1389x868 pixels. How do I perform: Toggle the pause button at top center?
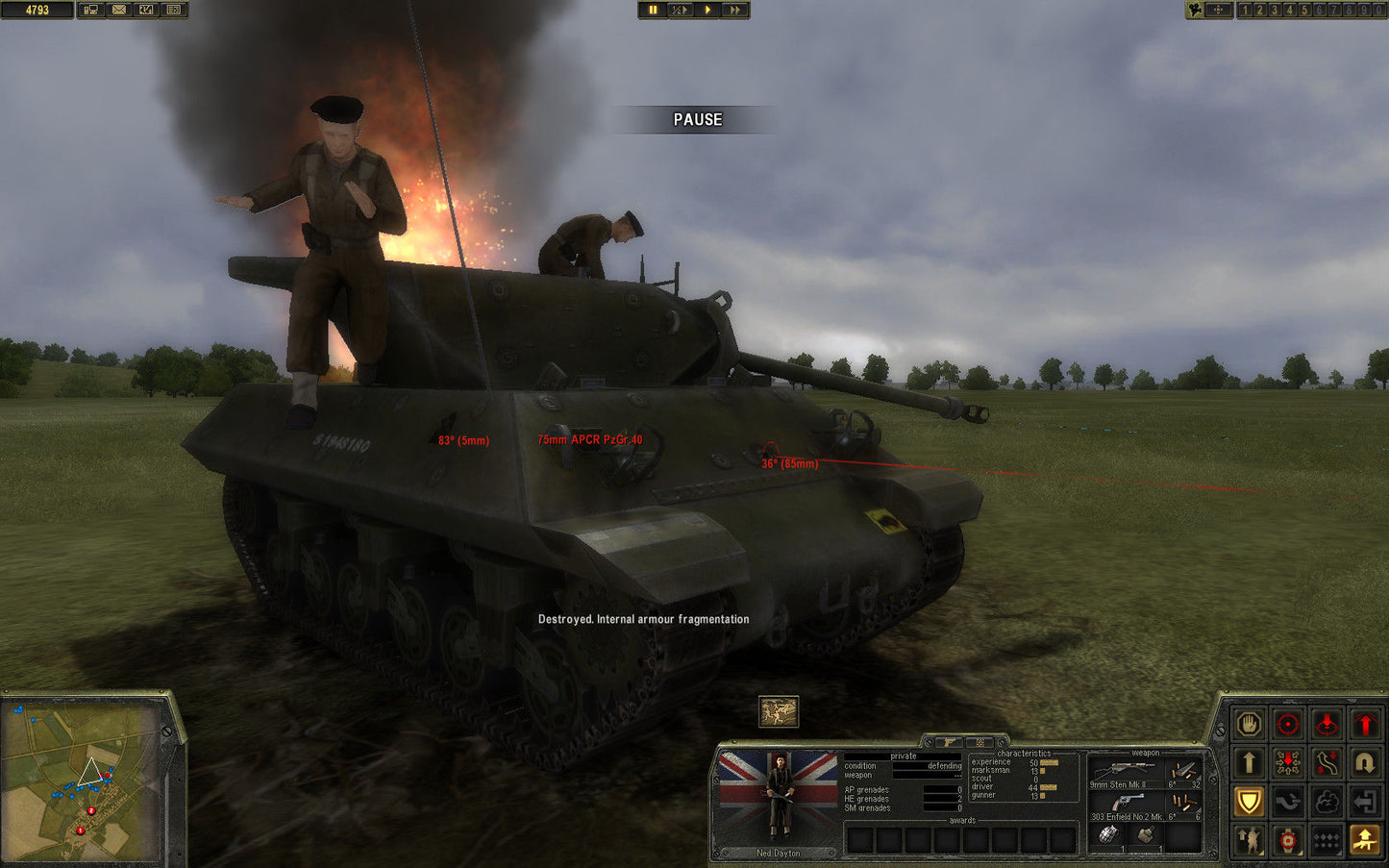(x=653, y=10)
